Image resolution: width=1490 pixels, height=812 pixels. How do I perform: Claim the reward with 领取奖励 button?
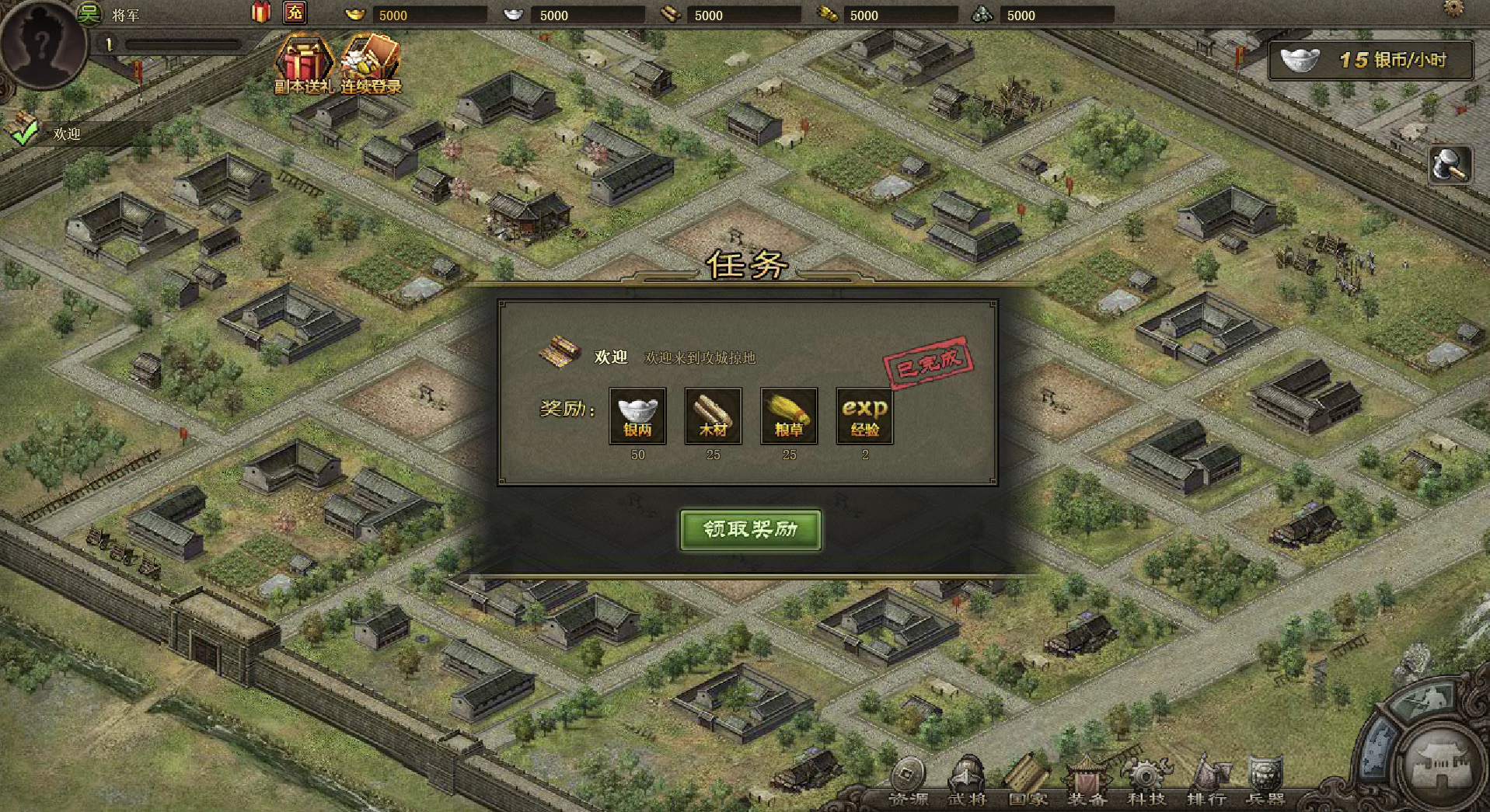[x=750, y=530]
